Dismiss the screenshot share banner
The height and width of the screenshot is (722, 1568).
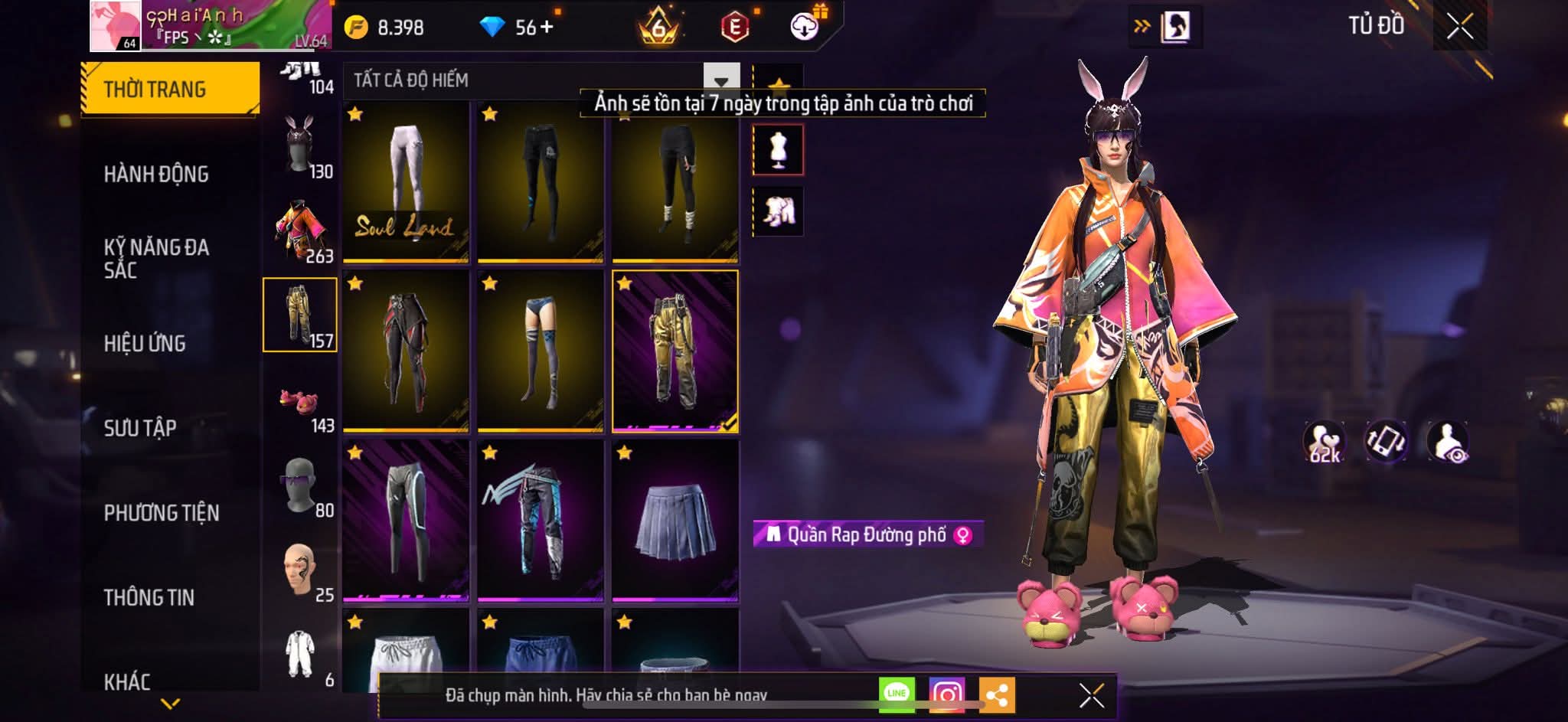tap(1091, 696)
